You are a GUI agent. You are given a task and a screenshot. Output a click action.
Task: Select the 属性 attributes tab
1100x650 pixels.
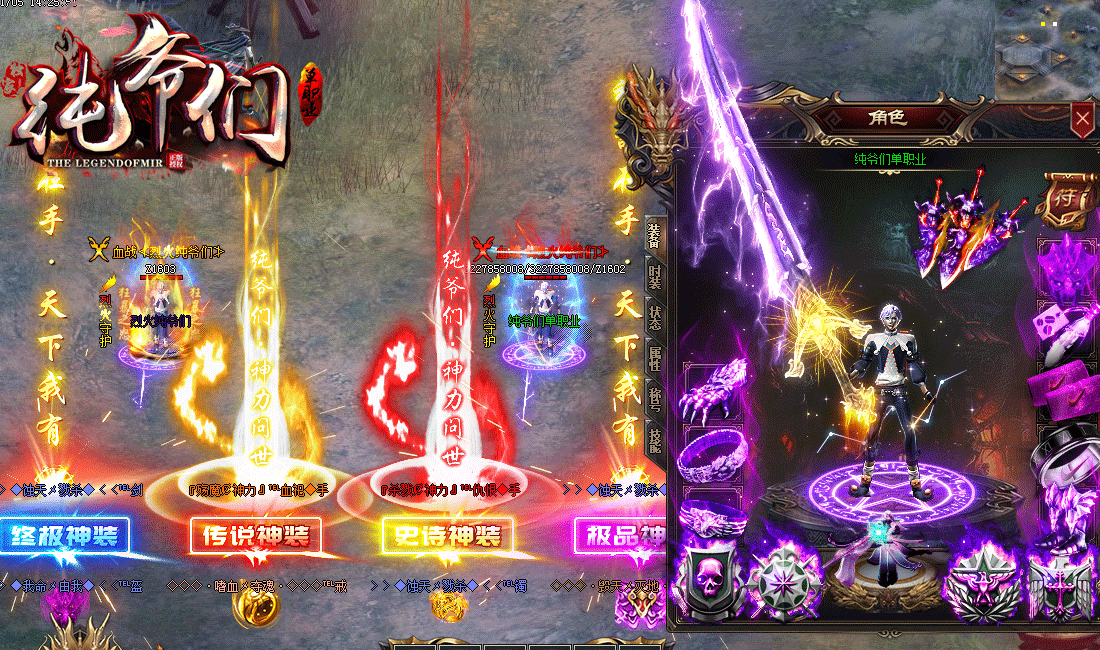click(654, 360)
